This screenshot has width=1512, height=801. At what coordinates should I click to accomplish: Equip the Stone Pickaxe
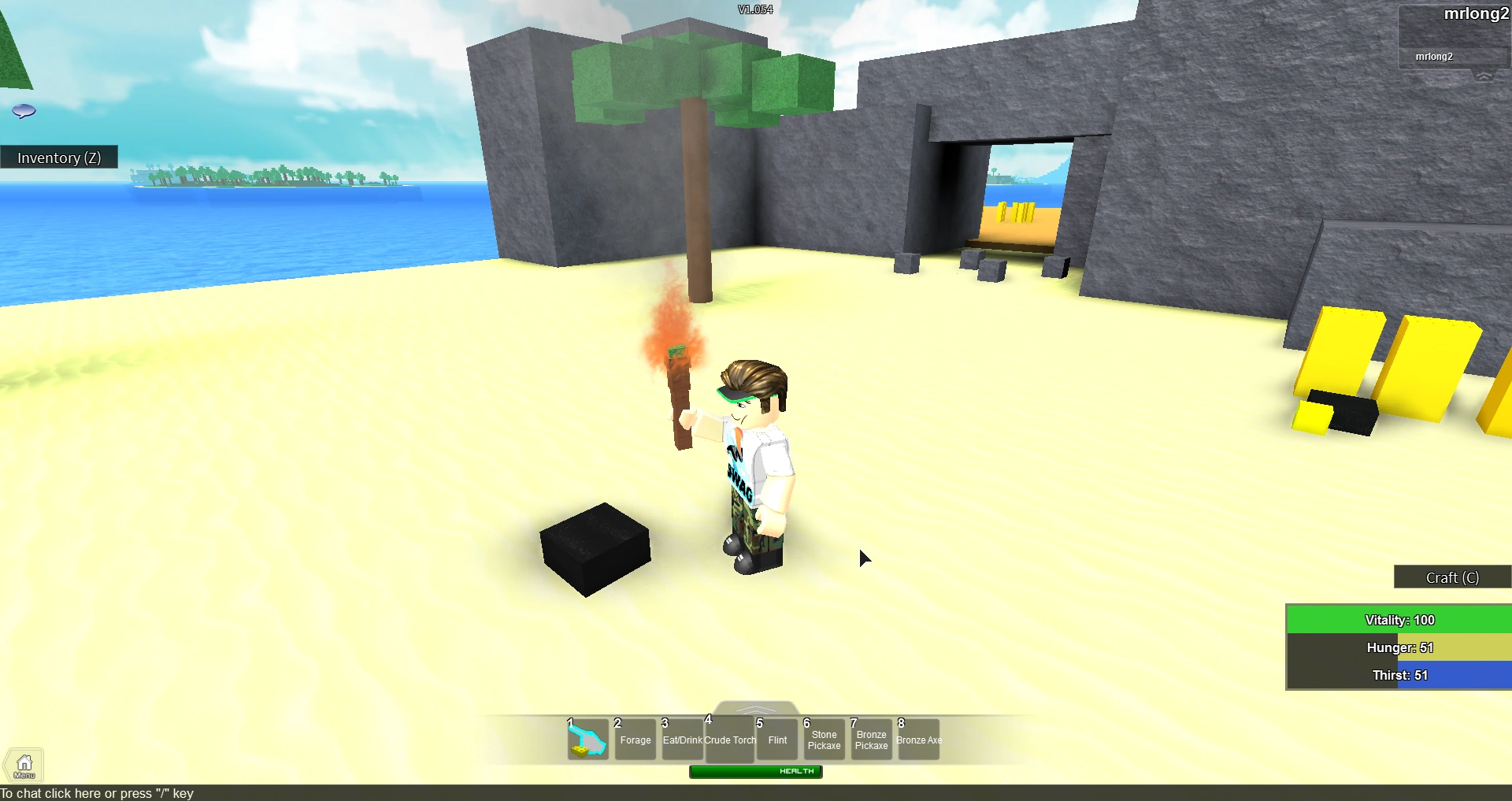click(824, 739)
